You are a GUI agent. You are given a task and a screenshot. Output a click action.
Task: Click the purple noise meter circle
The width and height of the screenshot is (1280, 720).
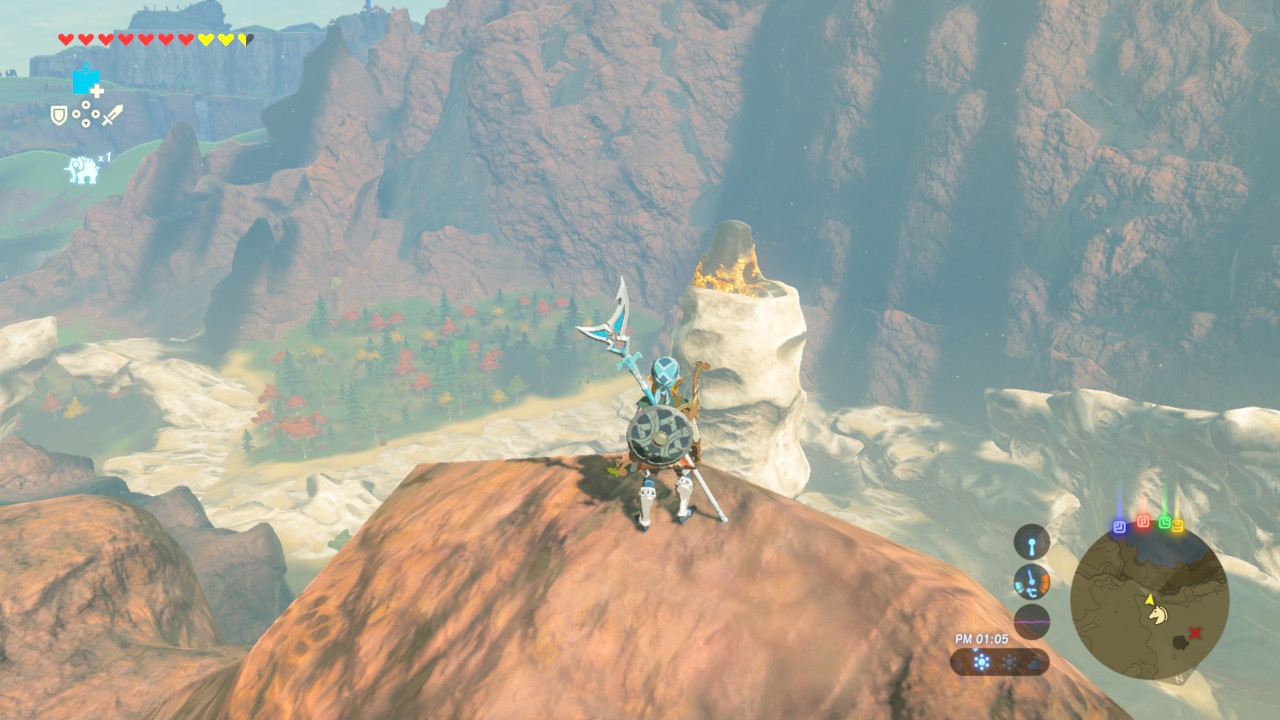click(1031, 621)
